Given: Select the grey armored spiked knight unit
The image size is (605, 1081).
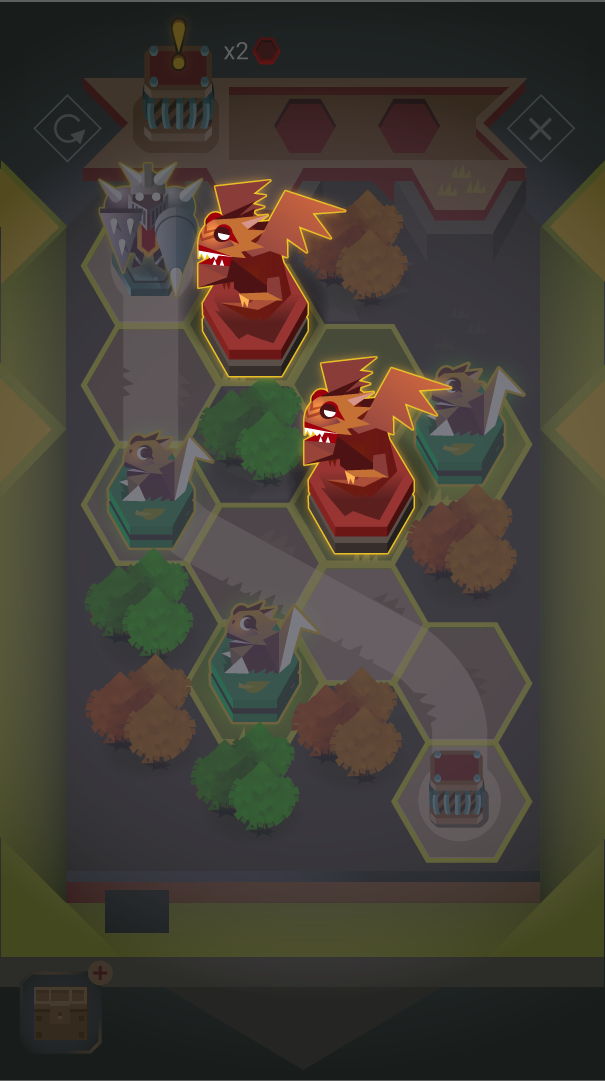Looking at the screenshot, I should (150, 228).
